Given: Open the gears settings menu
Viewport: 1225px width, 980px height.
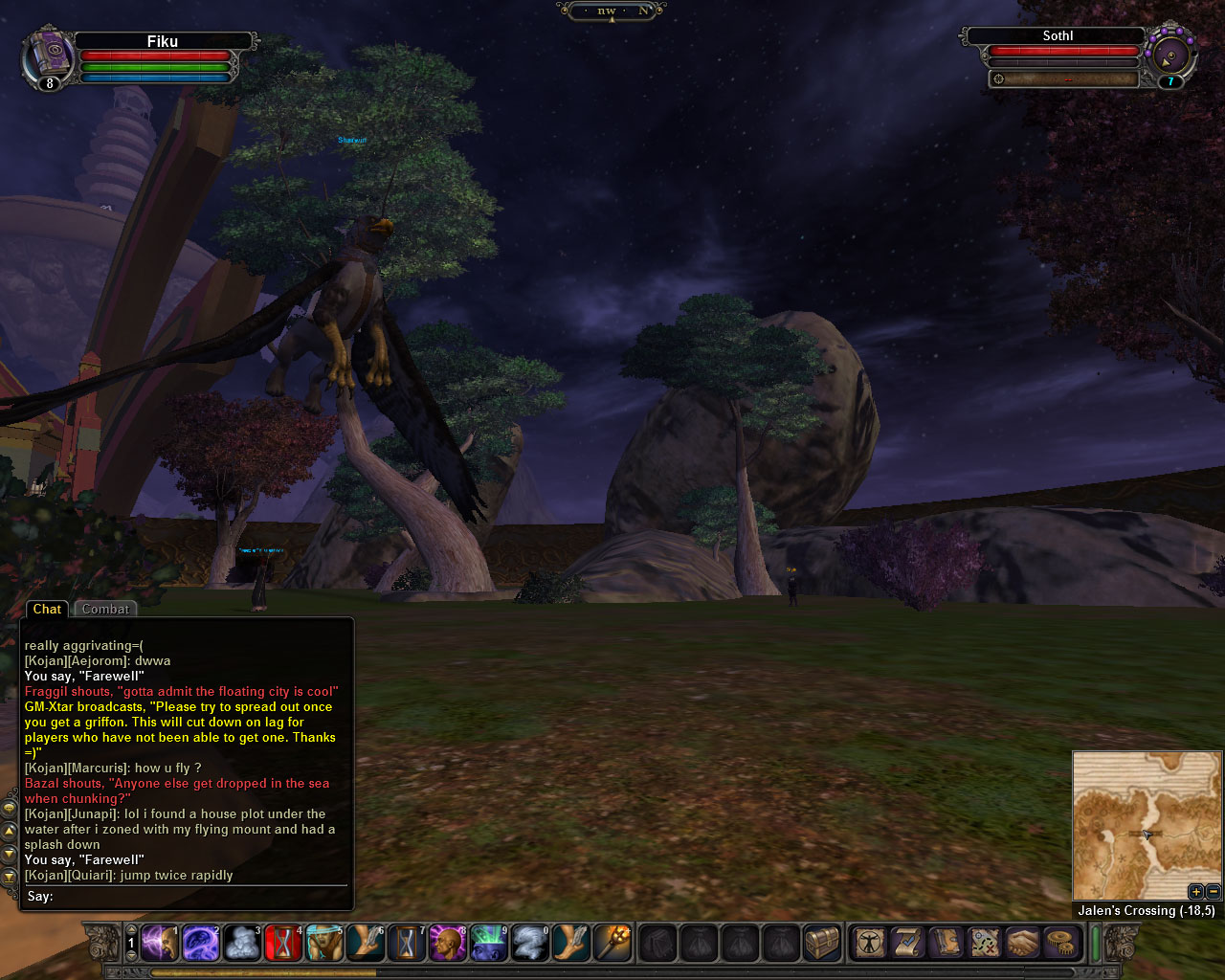Looking at the screenshot, I should pyautogui.click(x=1060, y=943).
